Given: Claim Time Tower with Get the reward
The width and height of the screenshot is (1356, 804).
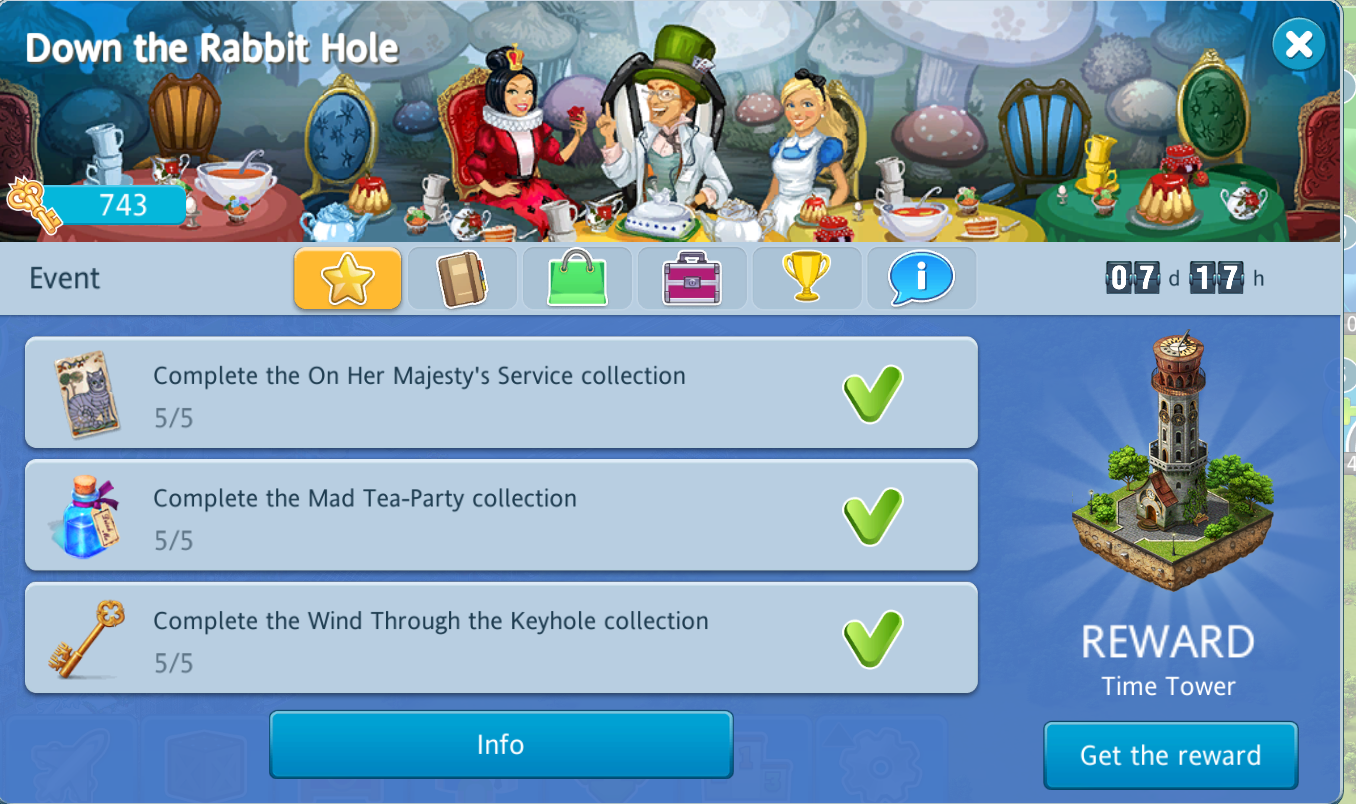Looking at the screenshot, I should click(x=1170, y=755).
